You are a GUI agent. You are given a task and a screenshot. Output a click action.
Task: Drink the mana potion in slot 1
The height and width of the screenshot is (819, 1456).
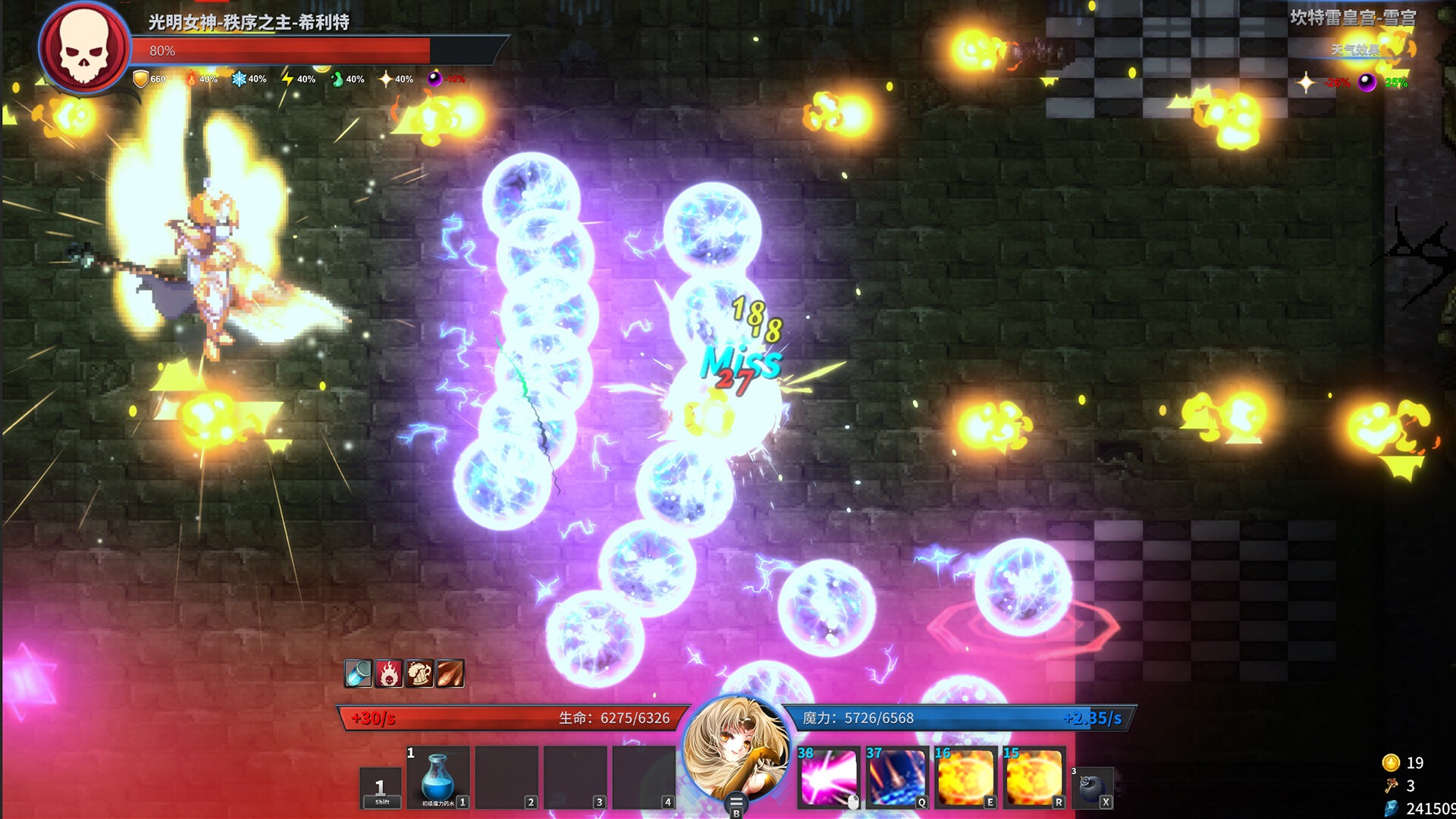click(x=438, y=777)
